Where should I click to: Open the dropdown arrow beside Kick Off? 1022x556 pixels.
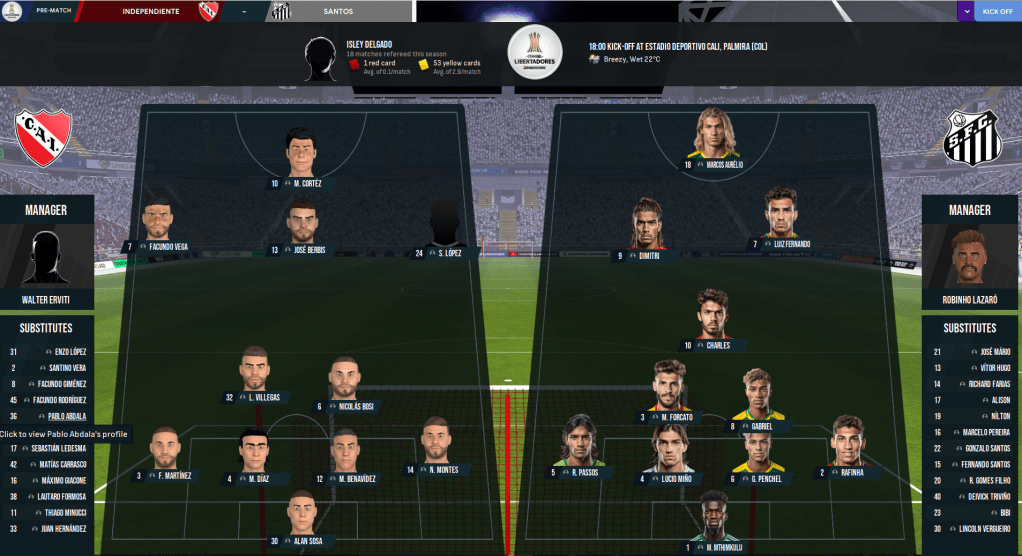965,11
